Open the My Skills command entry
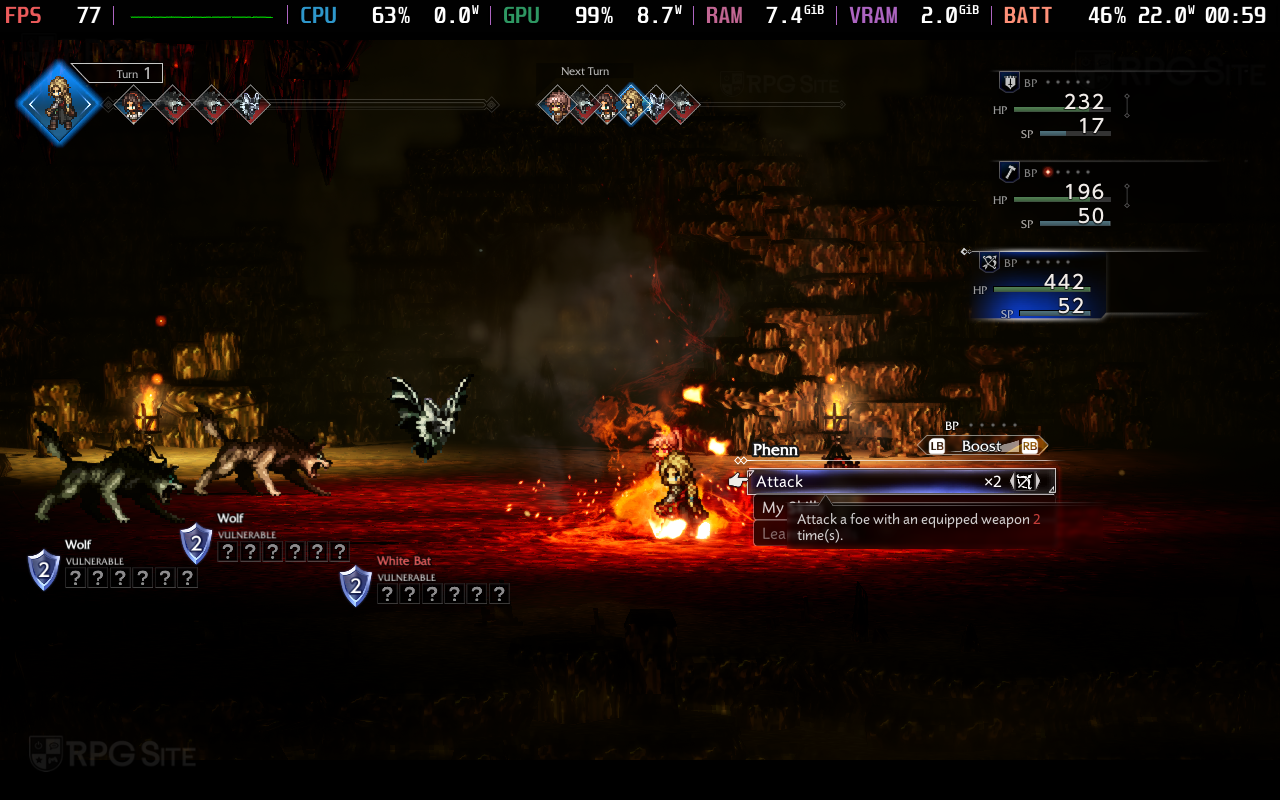The image size is (1280, 800). click(771, 508)
